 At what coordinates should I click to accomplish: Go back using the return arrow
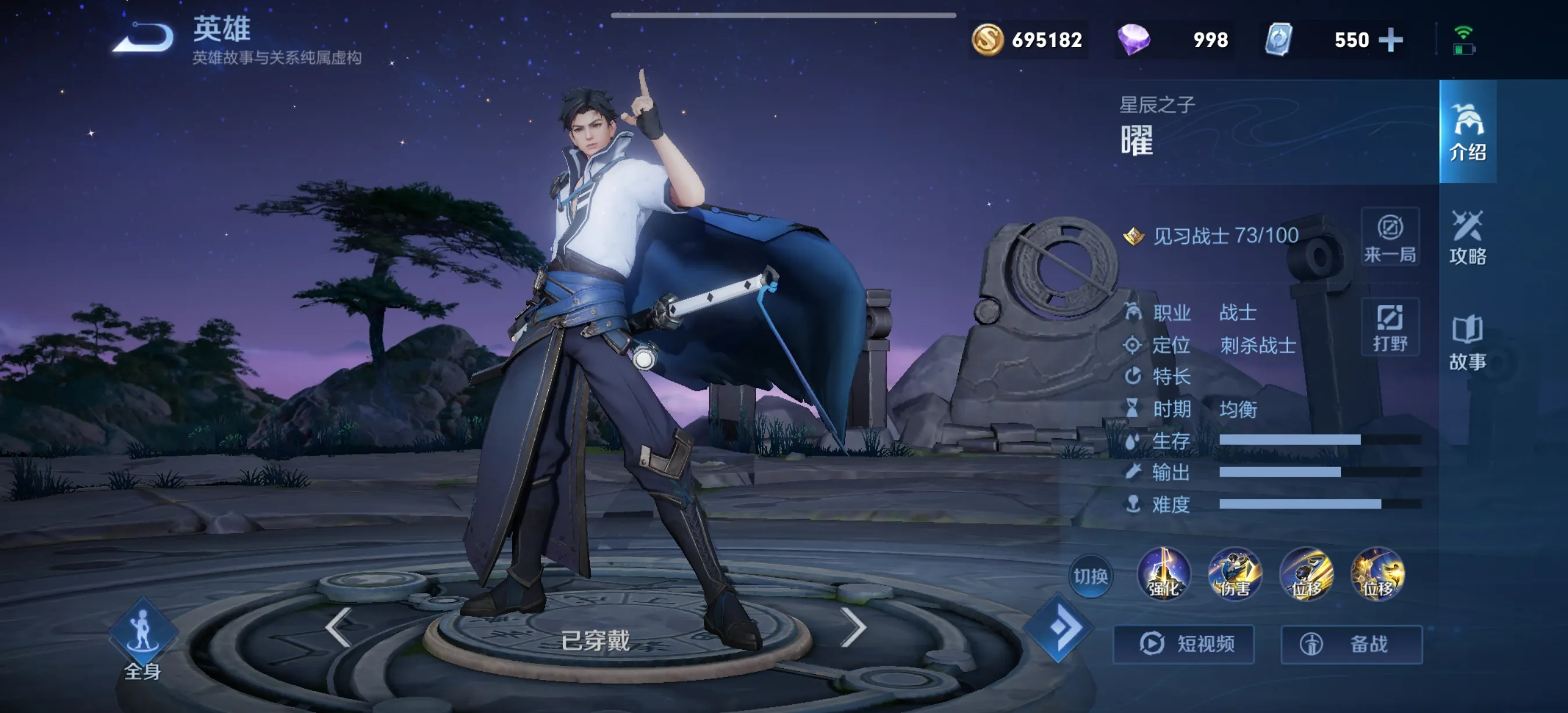(x=144, y=38)
